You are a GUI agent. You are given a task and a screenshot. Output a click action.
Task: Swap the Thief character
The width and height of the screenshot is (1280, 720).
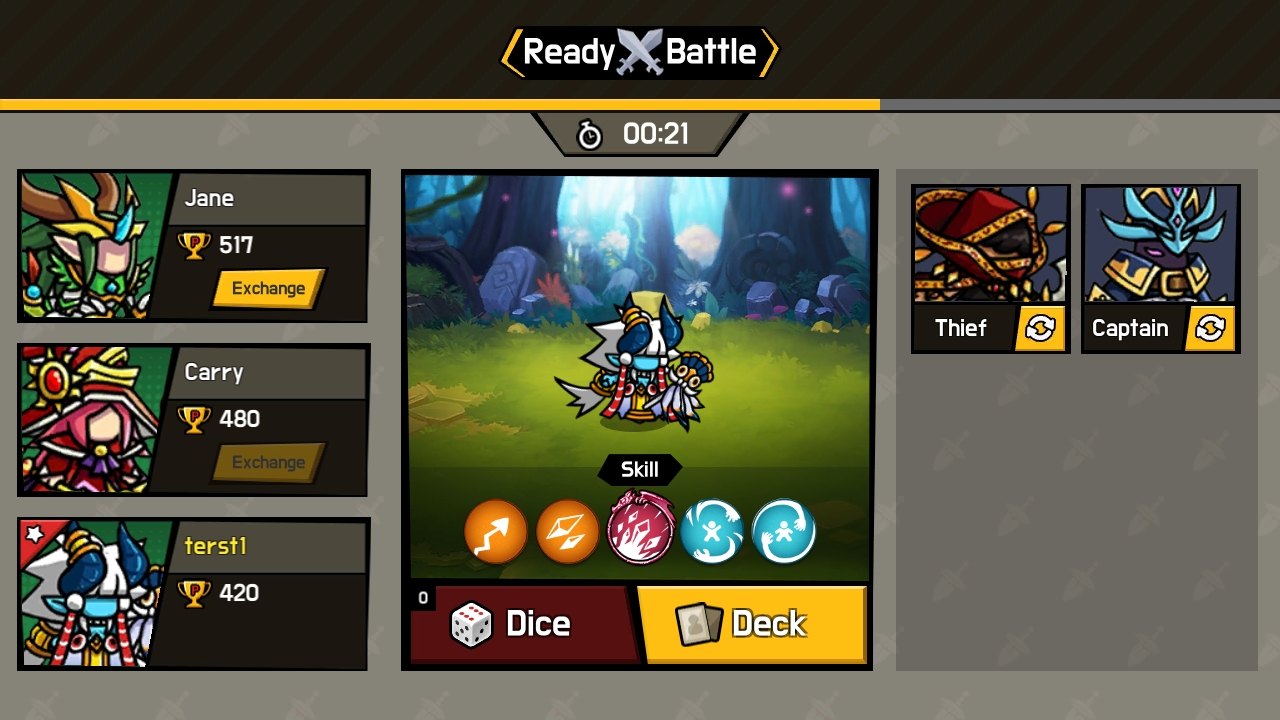(1040, 328)
